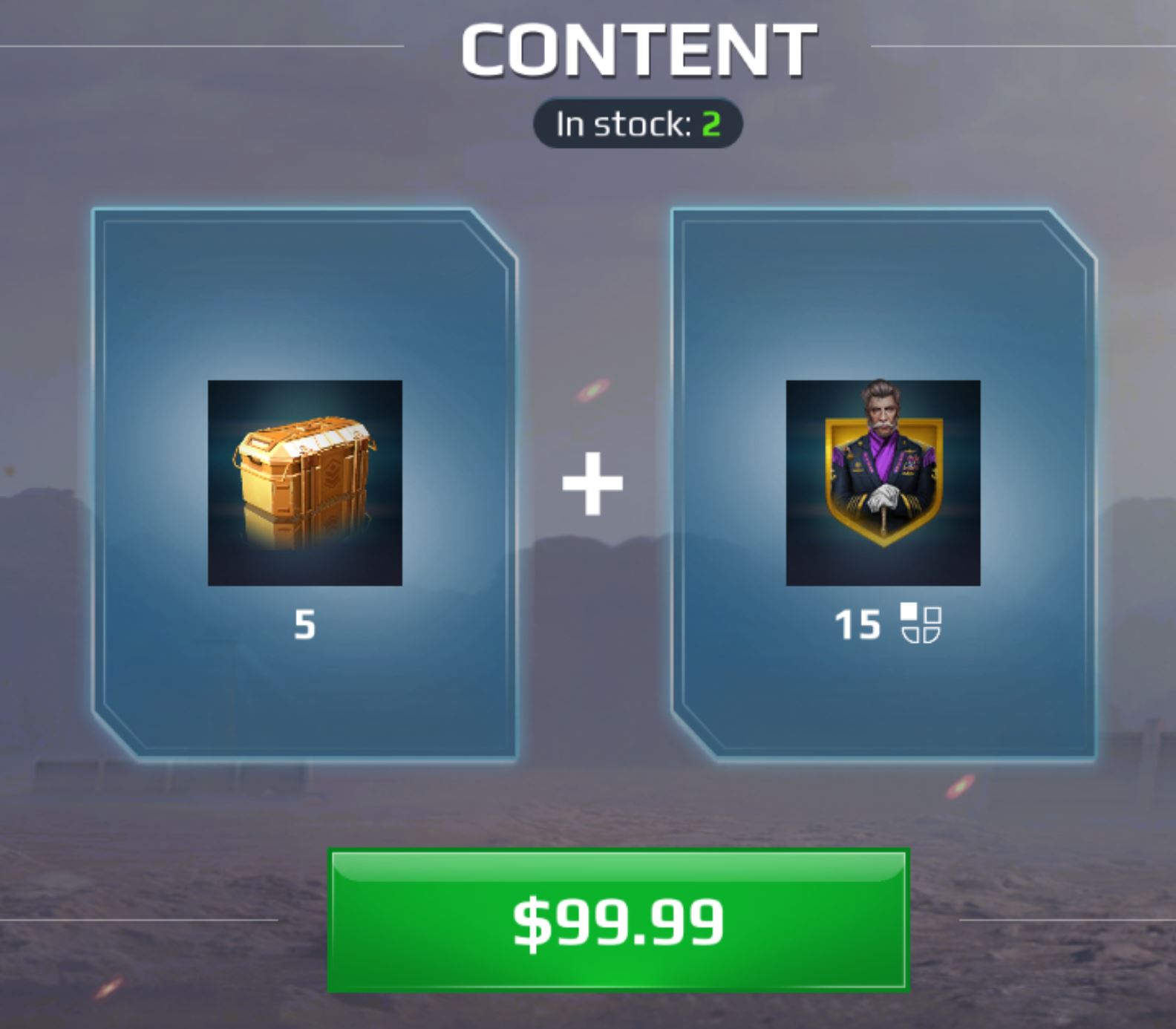Click the mustached commander avatar
The width and height of the screenshot is (1176, 1029).
(x=883, y=460)
